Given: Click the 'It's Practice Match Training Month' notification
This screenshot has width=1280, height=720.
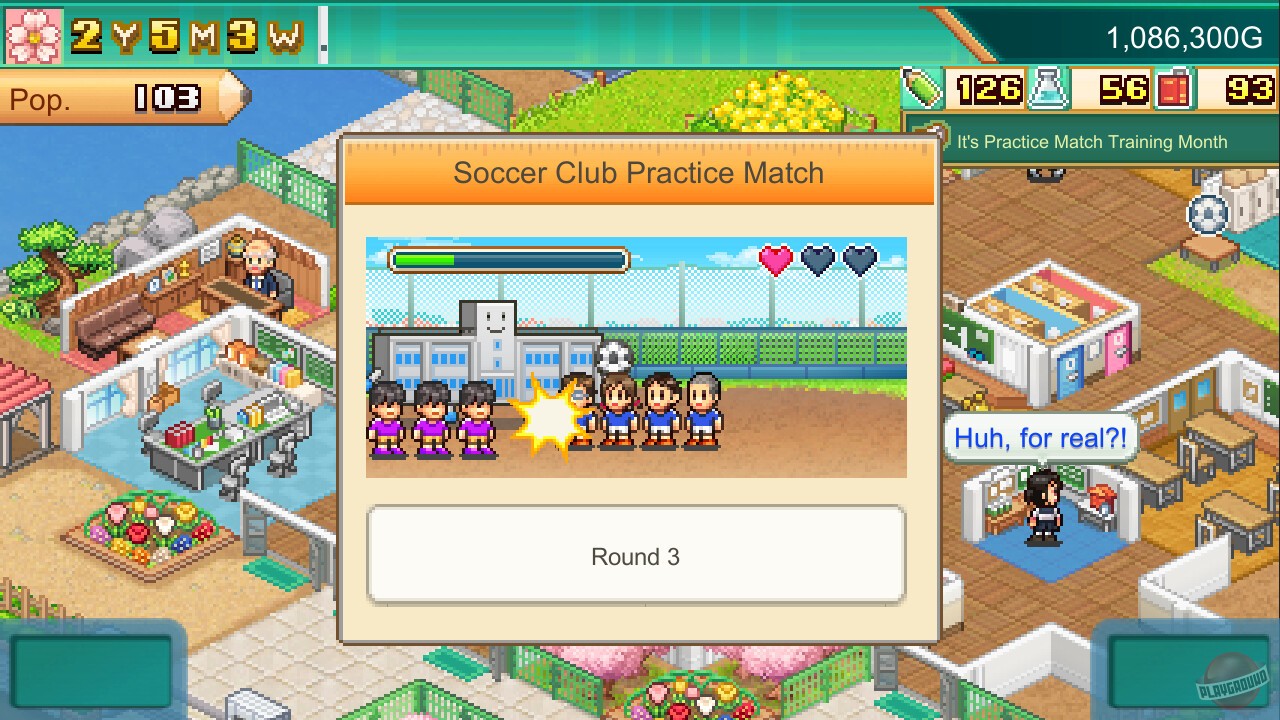Looking at the screenshot, I should click(x=1092, y=142).
